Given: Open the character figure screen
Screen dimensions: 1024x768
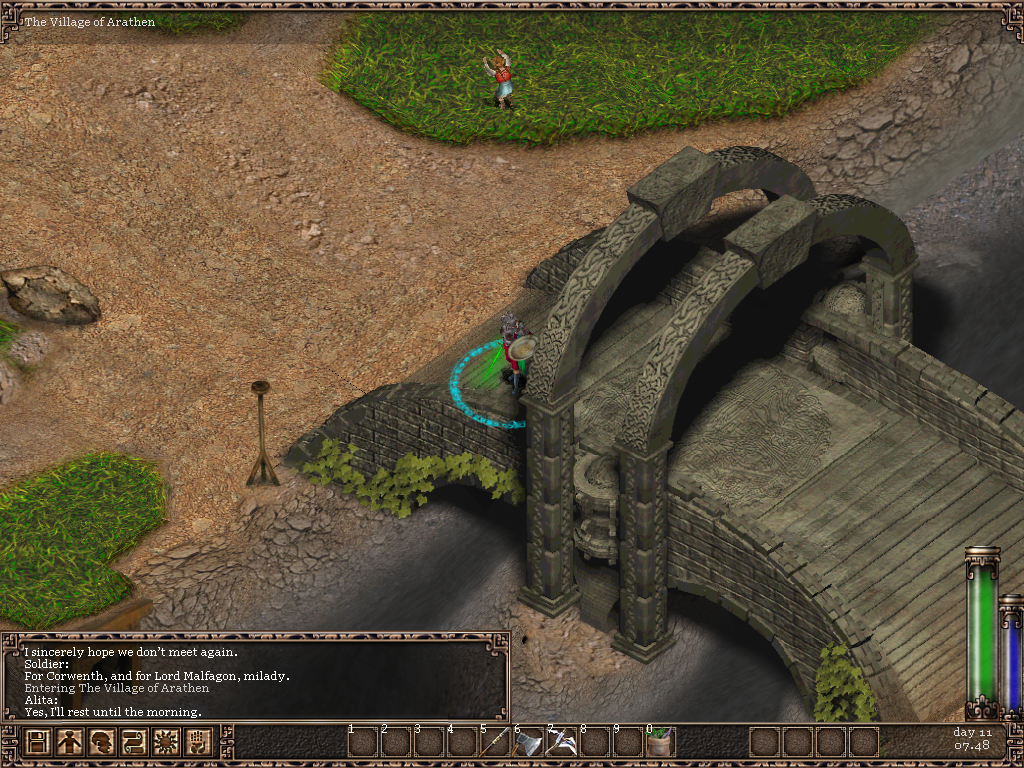Looking at the screenshot, I should coord(70,742).
